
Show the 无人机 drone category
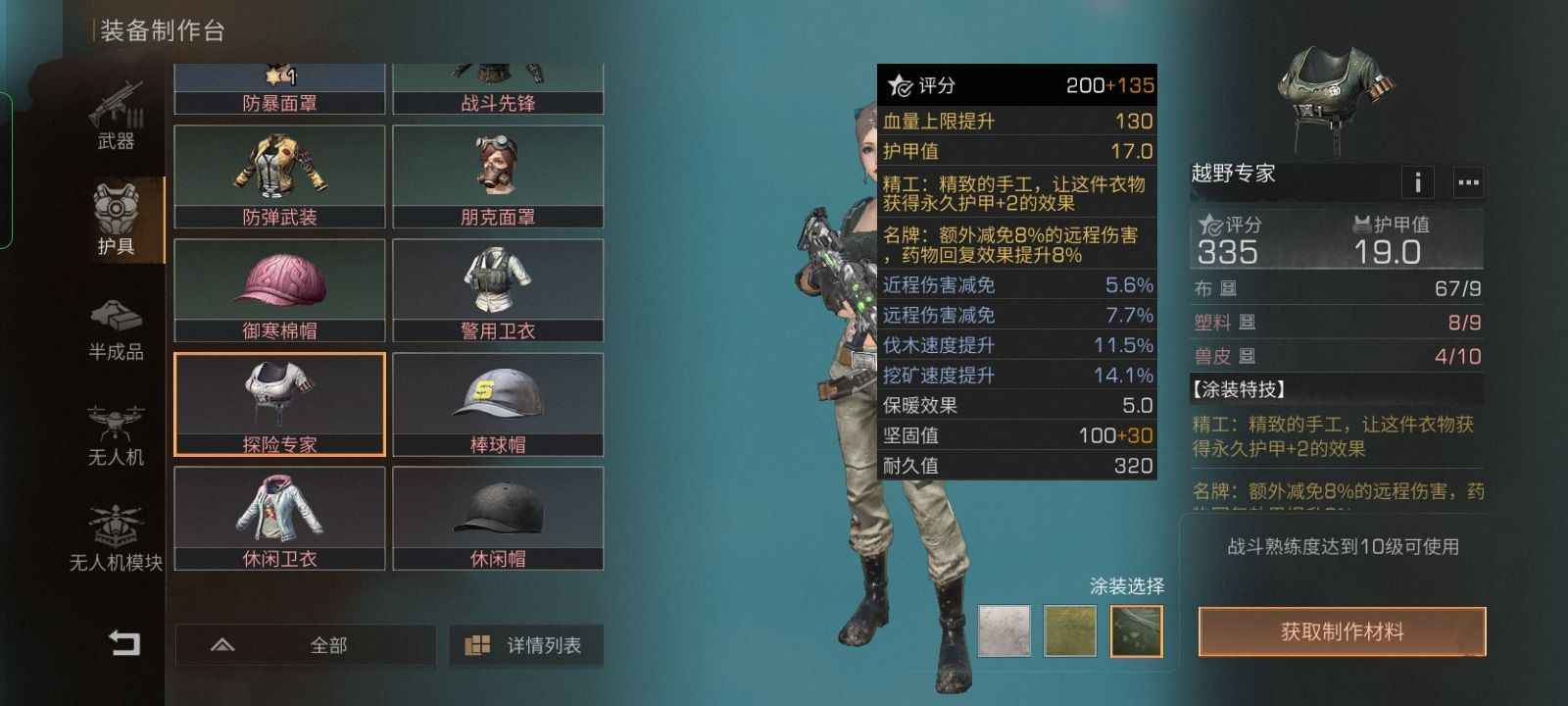pyautogui.click(x=116, y=434)
